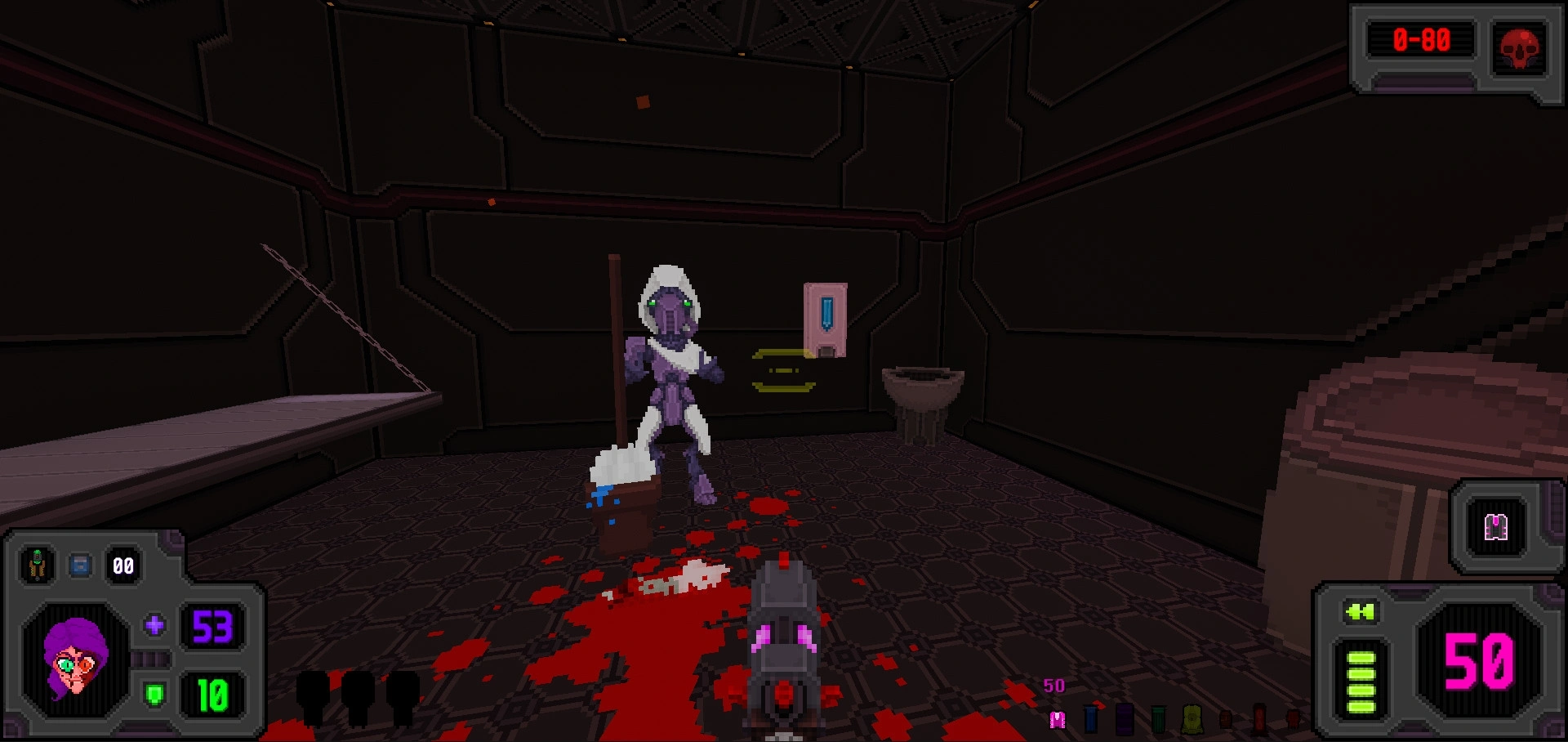Click the pink armor vest slot
Screen dimensions: 1568x742
tap(1495, 527)
